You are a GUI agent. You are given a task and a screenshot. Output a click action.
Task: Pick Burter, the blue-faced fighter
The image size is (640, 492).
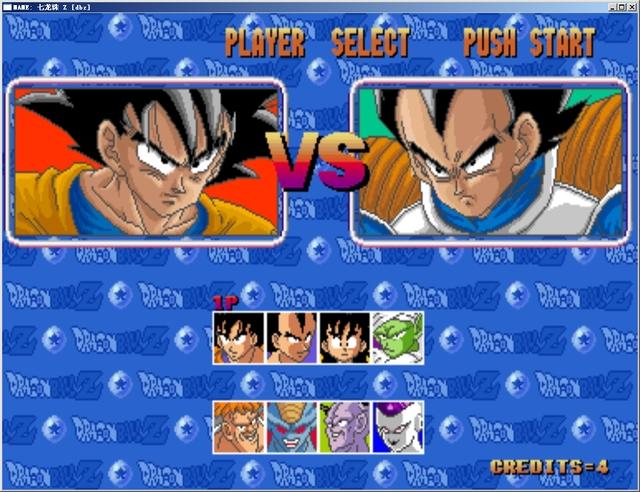pyautogui.click(x=292, y=427)
